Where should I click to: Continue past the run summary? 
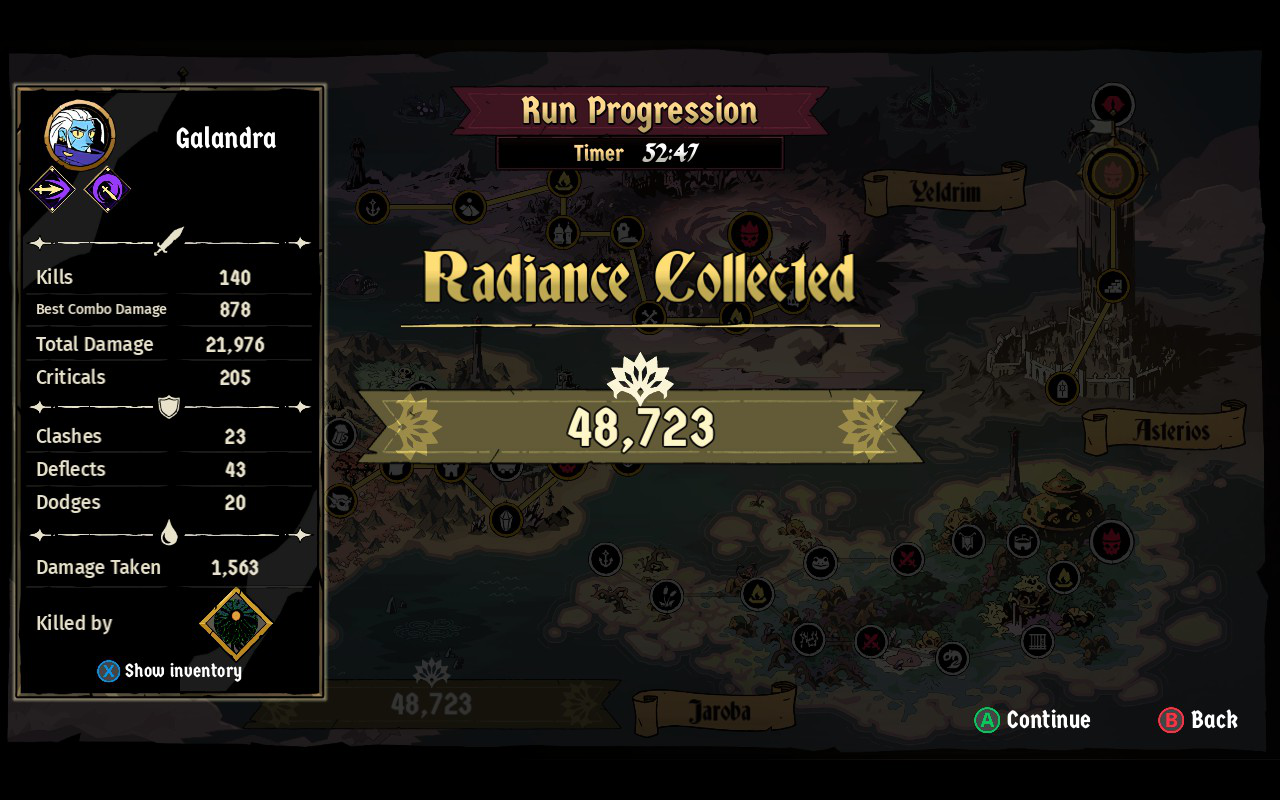(x=1033, y=720)
